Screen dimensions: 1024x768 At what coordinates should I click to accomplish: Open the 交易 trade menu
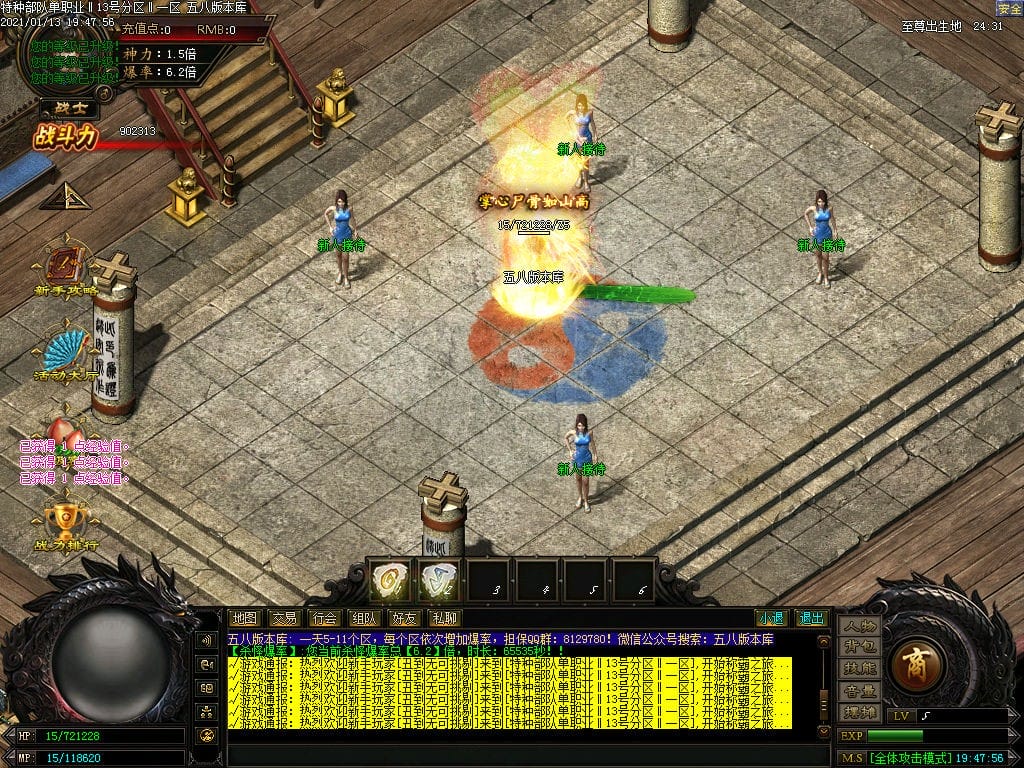pos(284,618)
